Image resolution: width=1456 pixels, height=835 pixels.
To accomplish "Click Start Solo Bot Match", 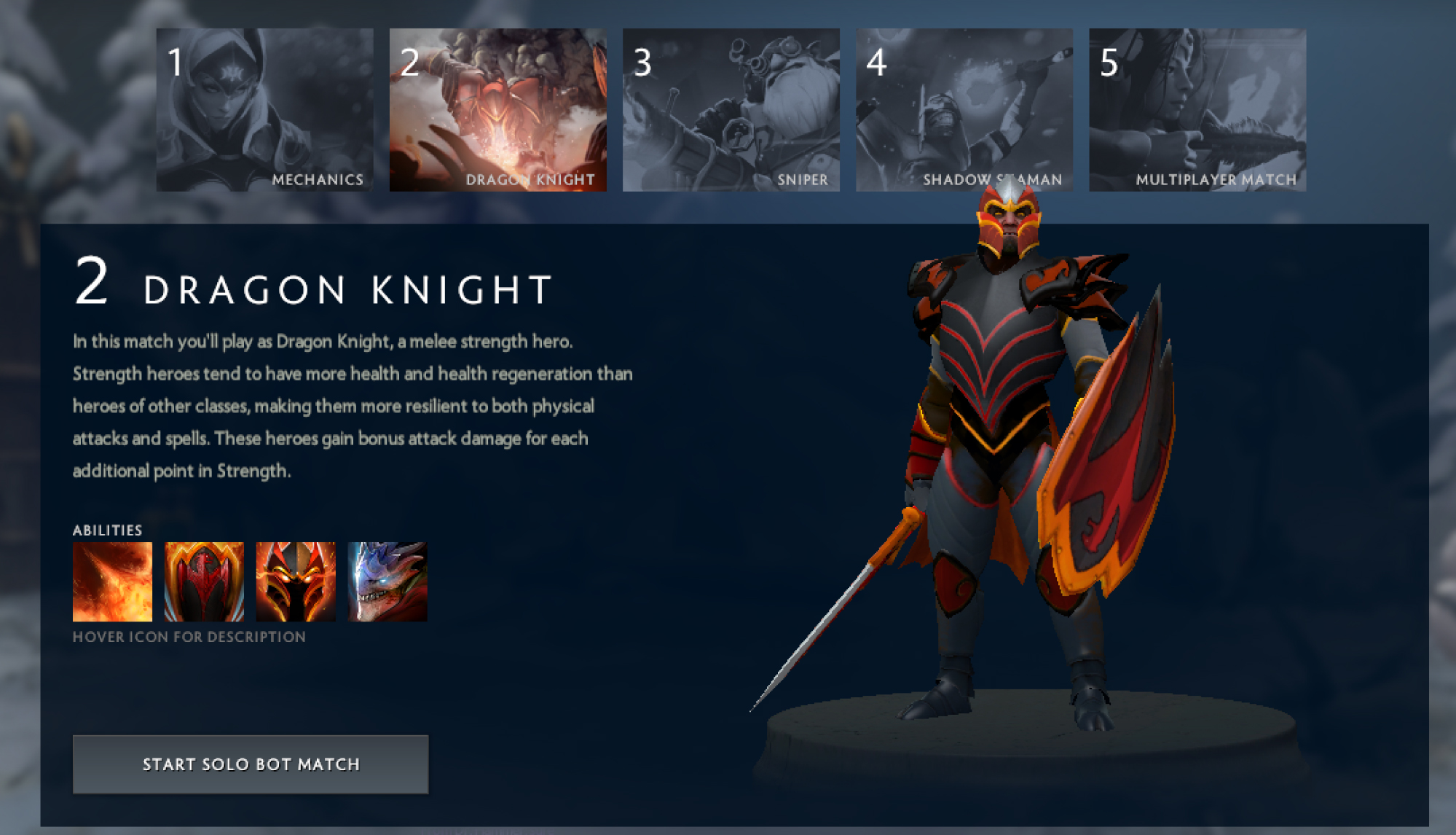I will pos(251,764).
